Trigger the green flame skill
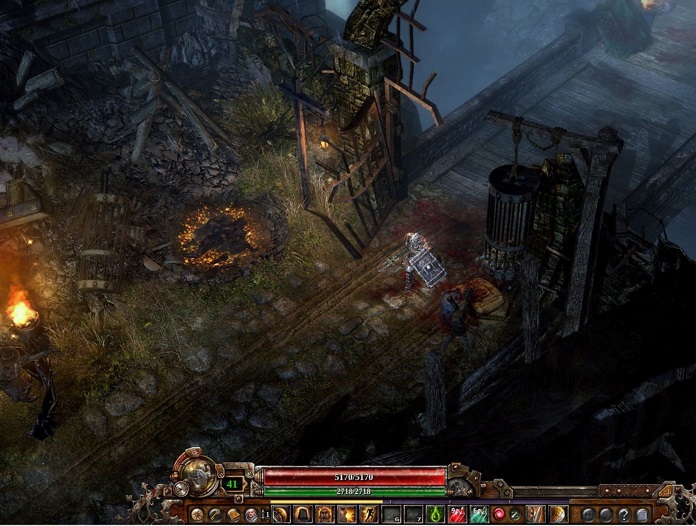This screenshot has width=696, height=526. (435, 514)
